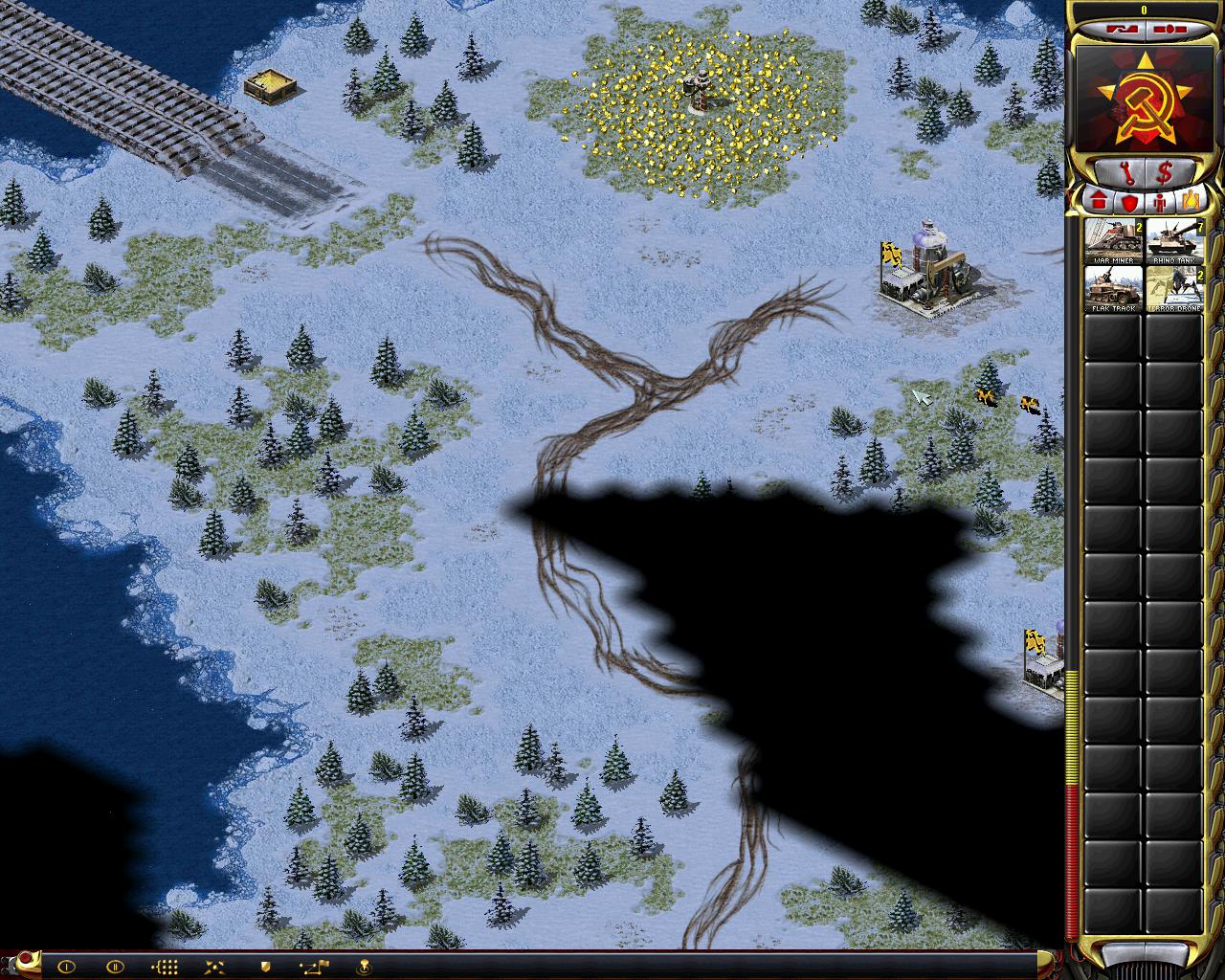Queue a War Miner
The width and height of the screenshot is (1225, 980).
coord(1113,241)
